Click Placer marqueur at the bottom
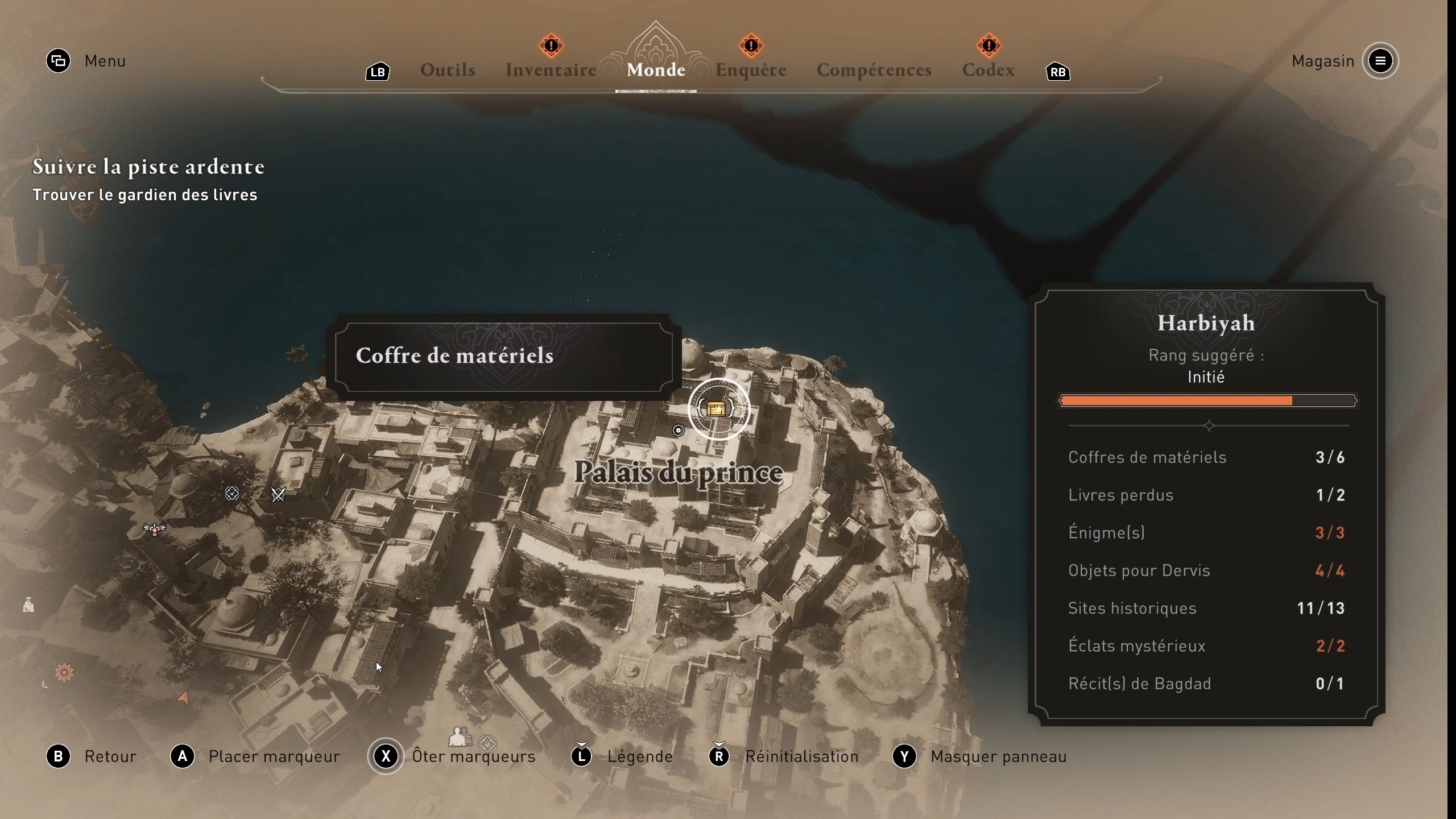Viewport: 1456px width, 819px height. (x=274, y=756)
